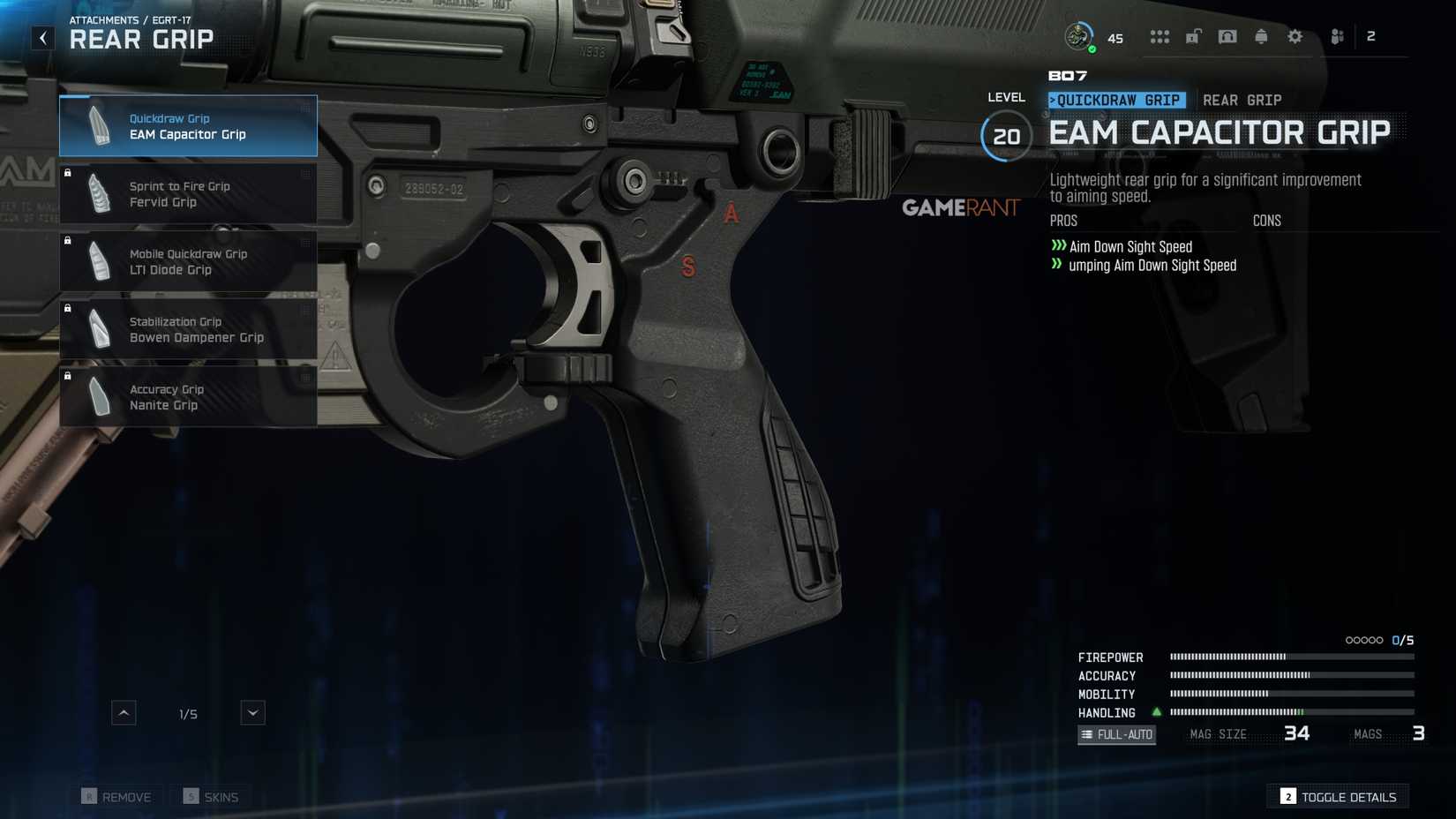Remove the equipped rear grip
Viewport: 1456px width, 819px height.
pos(116,797)
